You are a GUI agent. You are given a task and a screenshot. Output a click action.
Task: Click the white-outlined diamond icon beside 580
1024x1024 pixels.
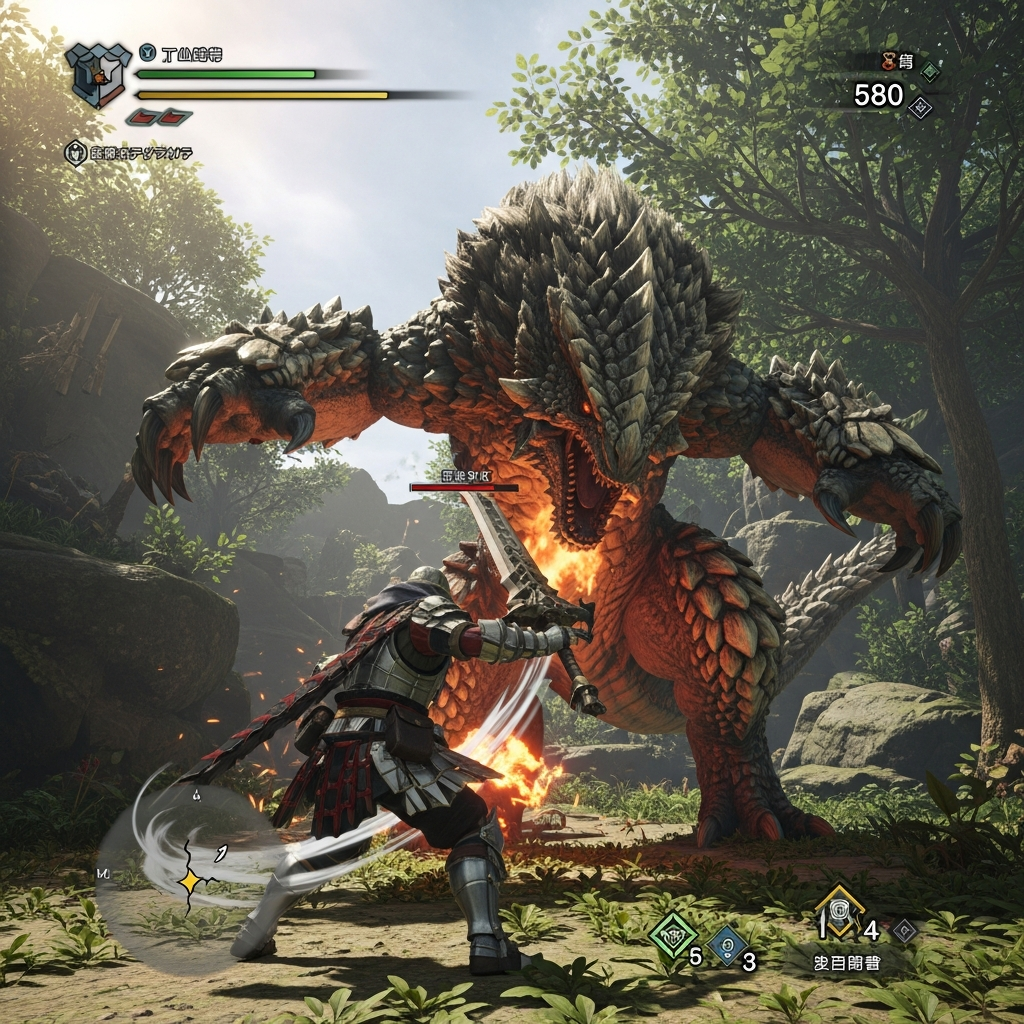click(920, 106)
